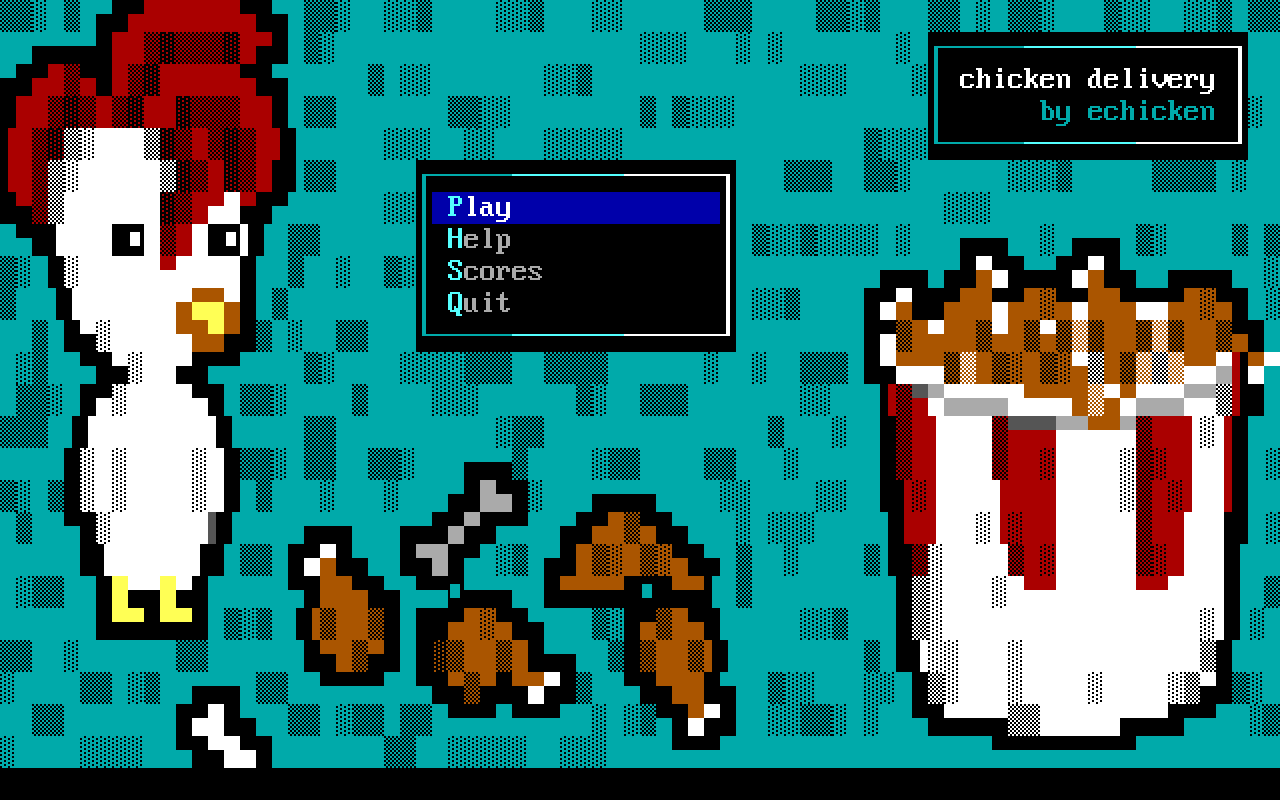The width and height of the screenshot is (1280, 800).
Task: Select Scores in the menu
Action: [495, 271]
